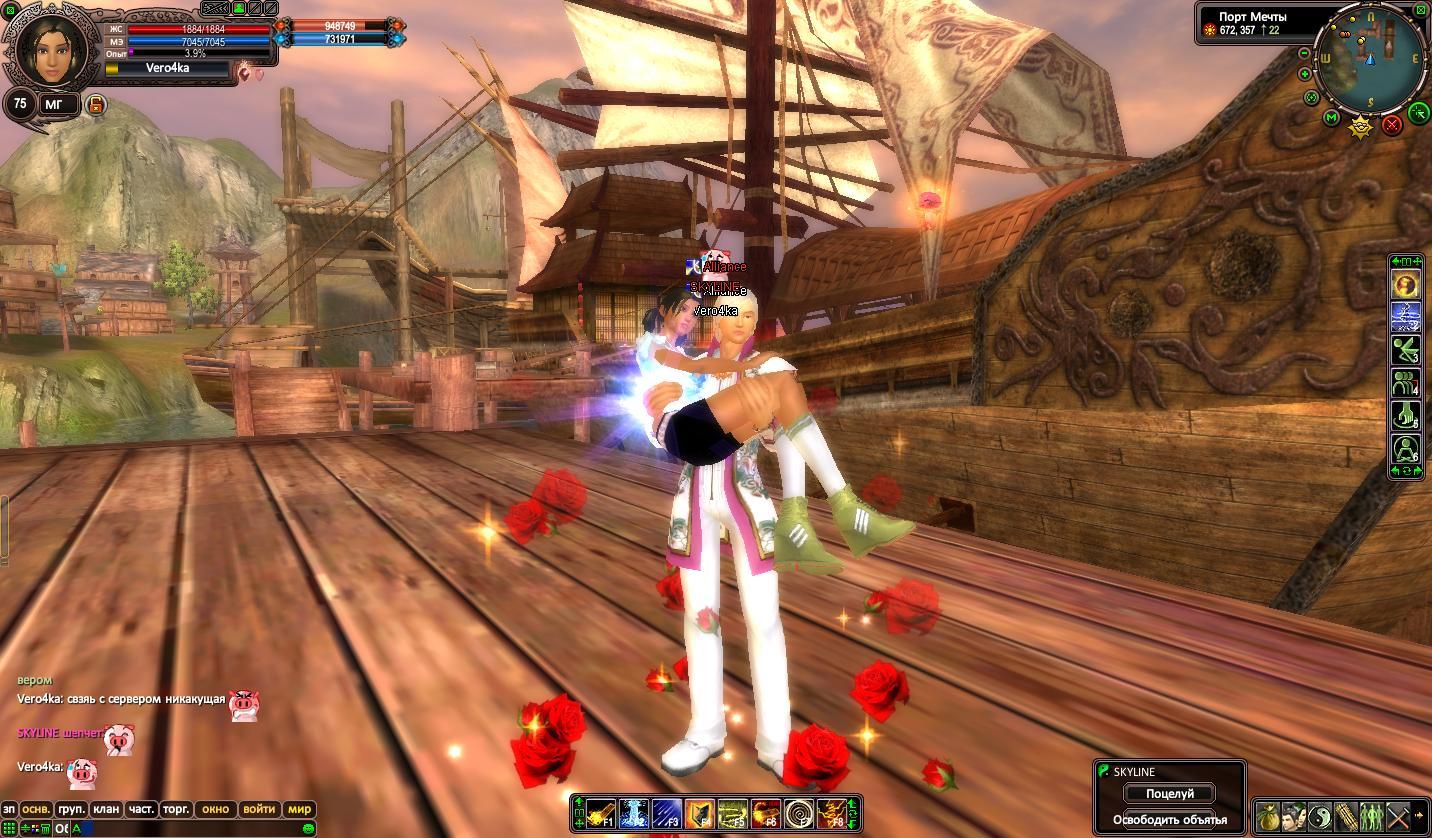Viewport: 1432px width, 838px height.
Task: Open the world map with M button
Action: coord(1331,118)
